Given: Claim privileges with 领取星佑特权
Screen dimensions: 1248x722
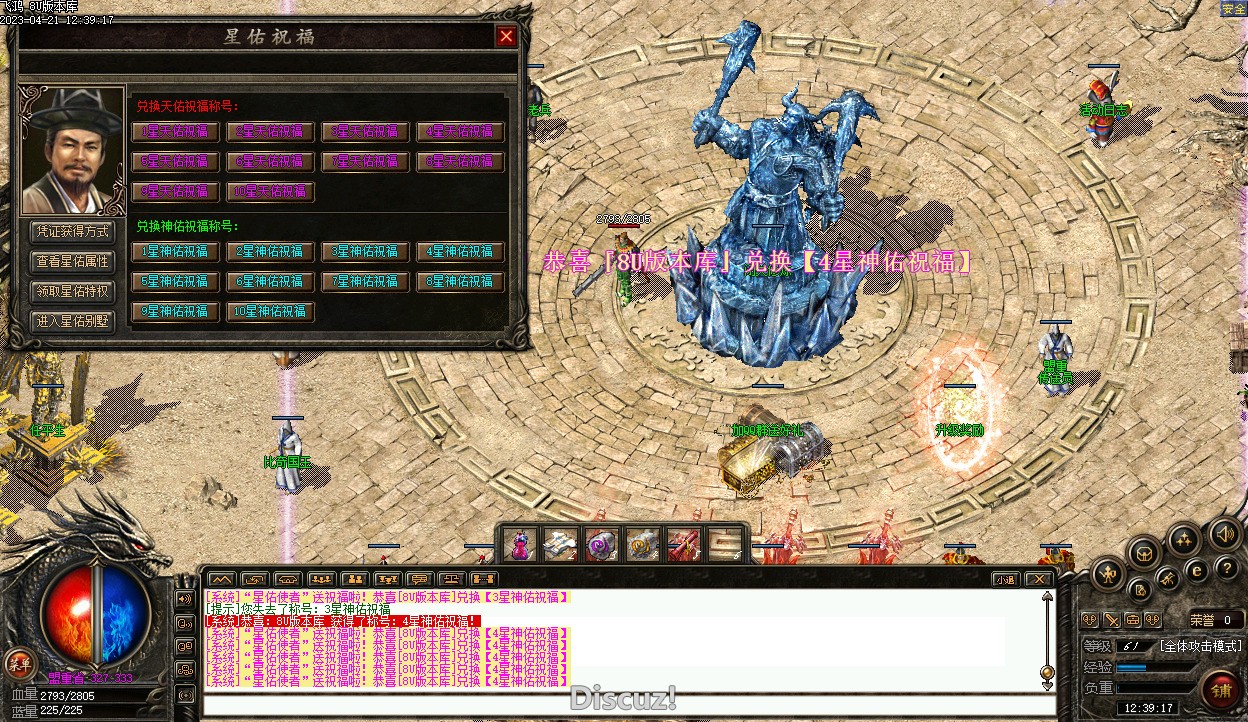Looking at the screenshot, I should tap(73, 292).
